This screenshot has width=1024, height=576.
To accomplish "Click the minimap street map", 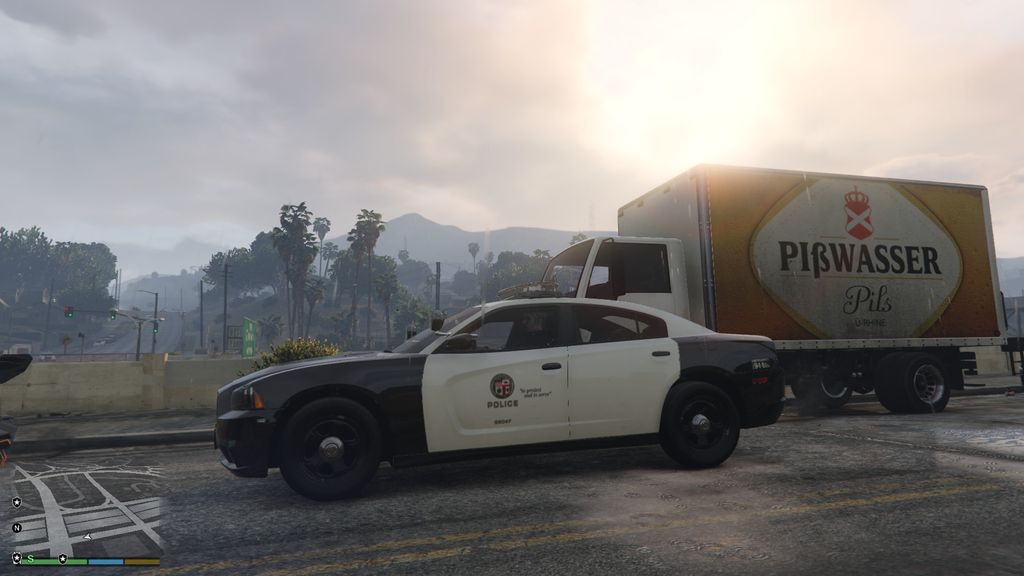I will click(x=85, y=508).
